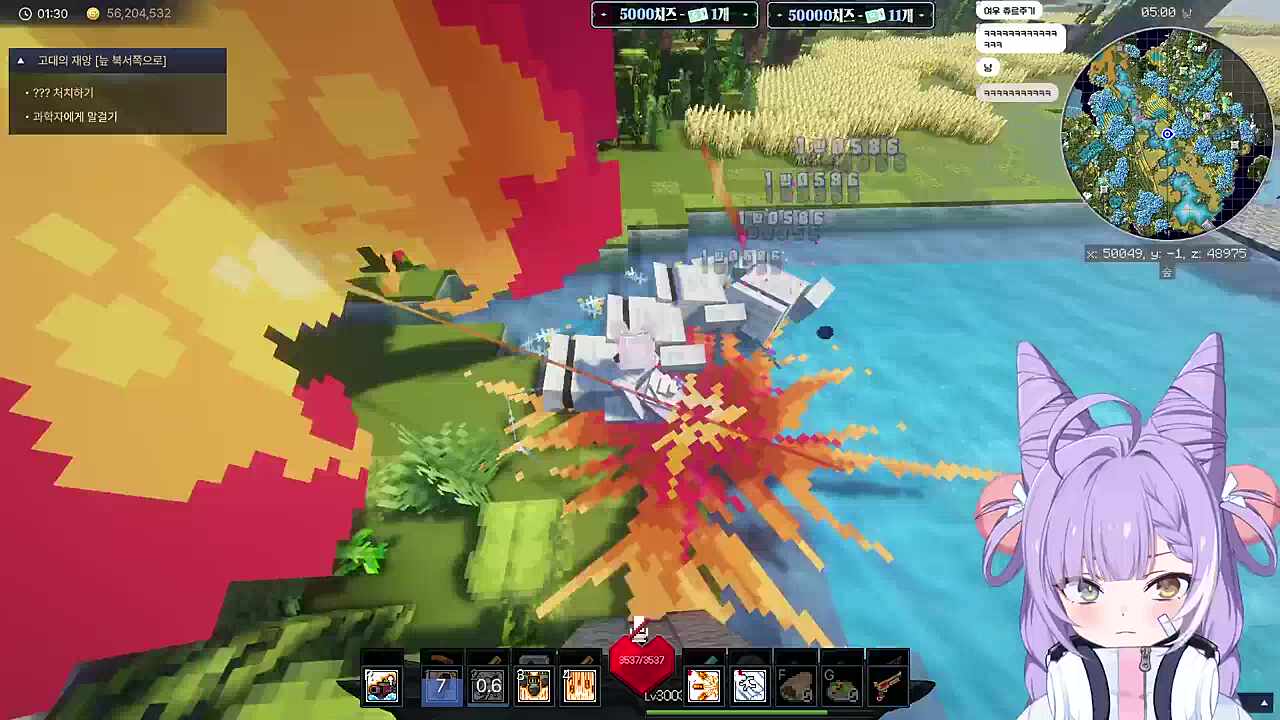
Task: Click the 5000치즈 donation goal banner
Action: click(674, 15)
